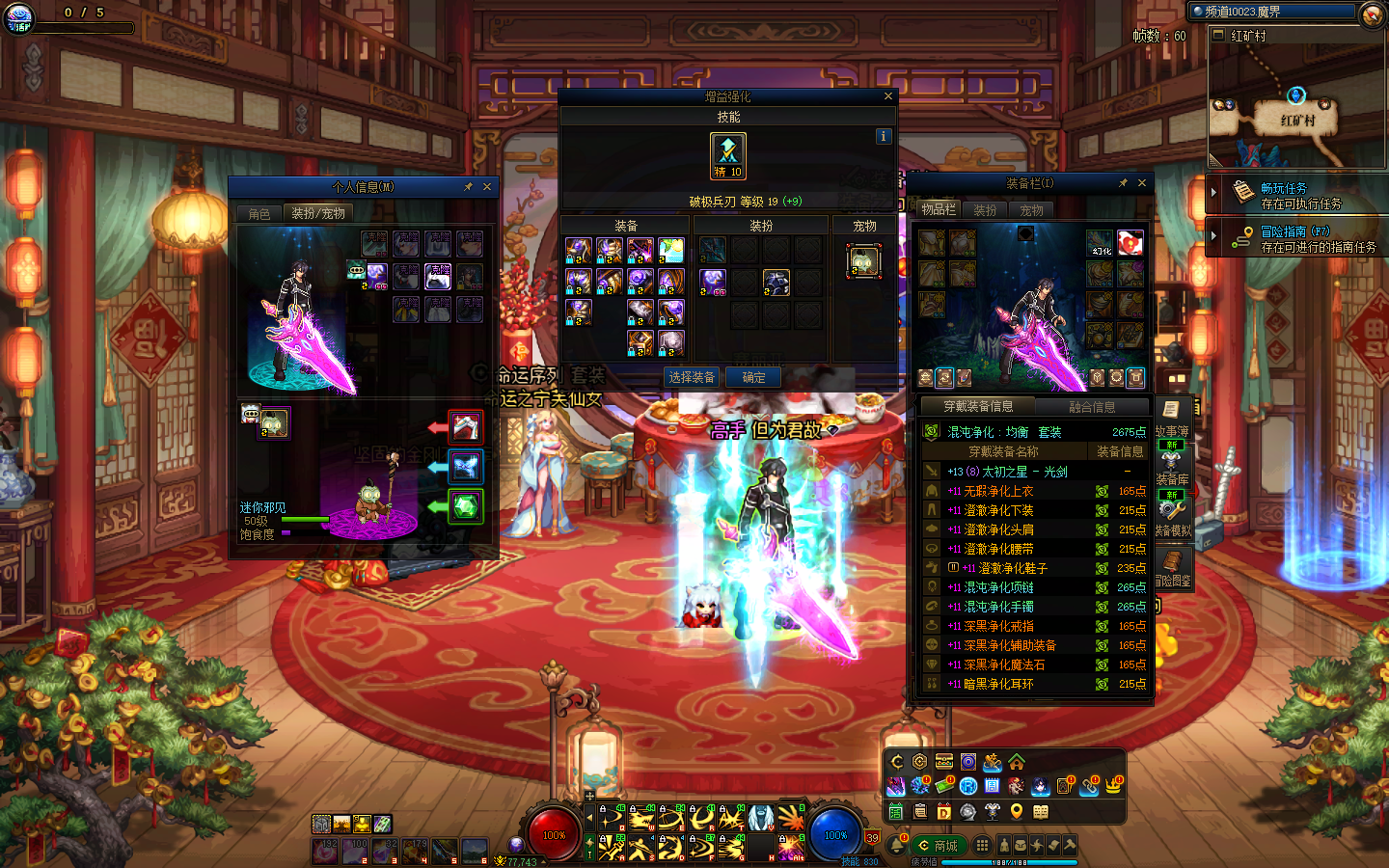Close the 装备栏 window
Viewport: 1389px width, 868px height.
[1142, 183]
